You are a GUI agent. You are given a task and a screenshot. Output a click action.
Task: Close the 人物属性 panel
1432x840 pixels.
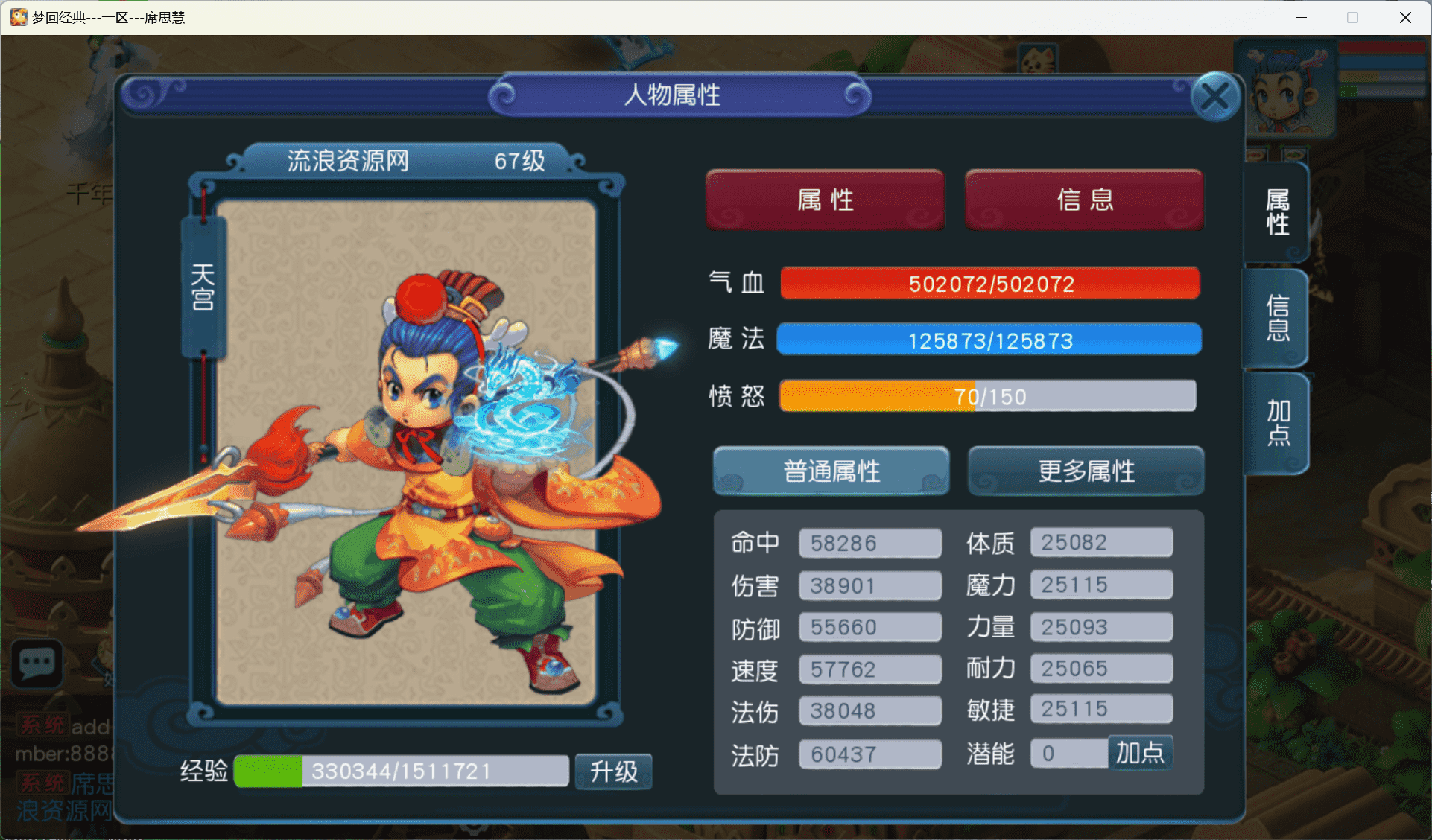(x=1216, y=95)
